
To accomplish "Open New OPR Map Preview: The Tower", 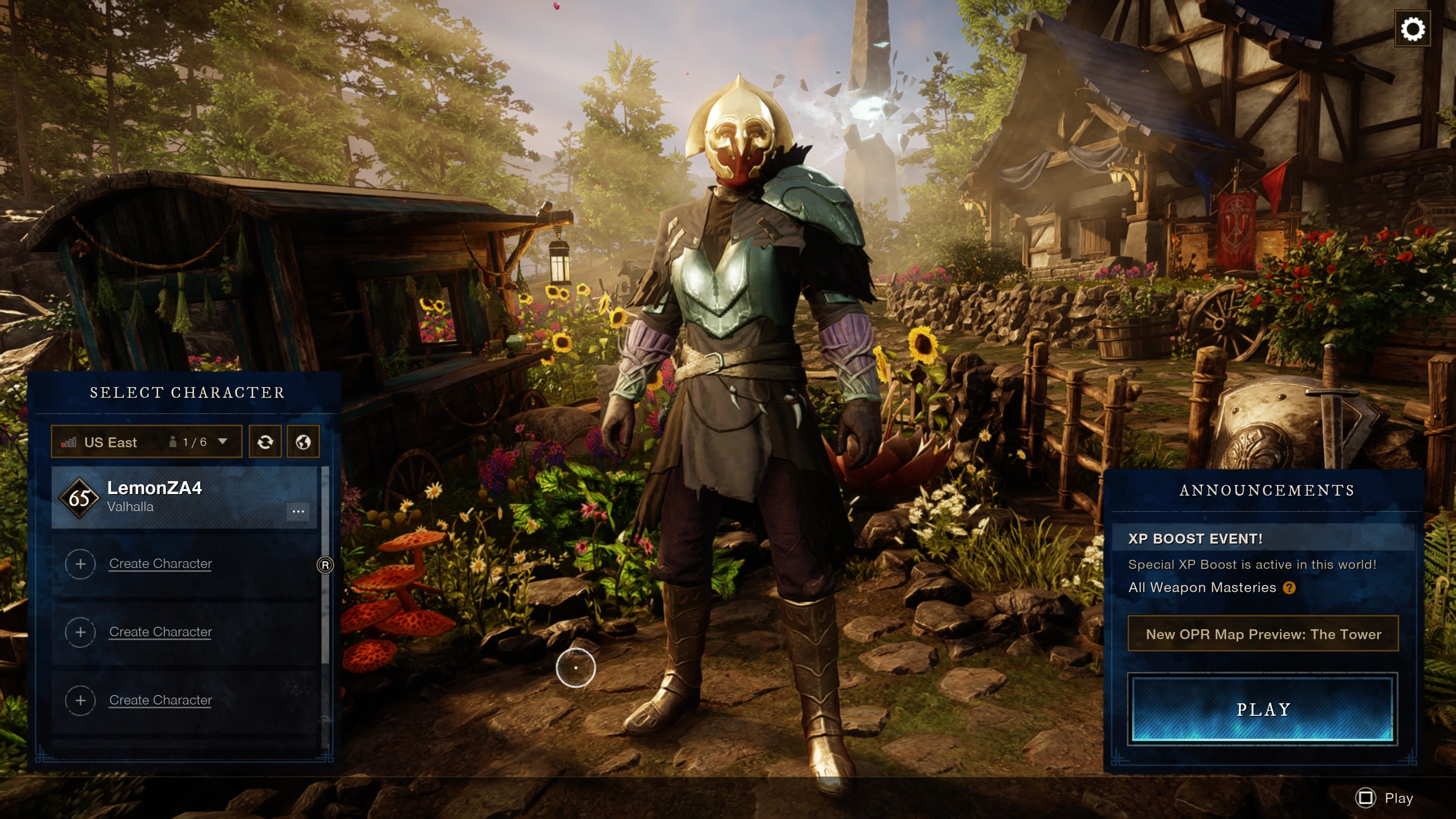I will (1263, 634).
